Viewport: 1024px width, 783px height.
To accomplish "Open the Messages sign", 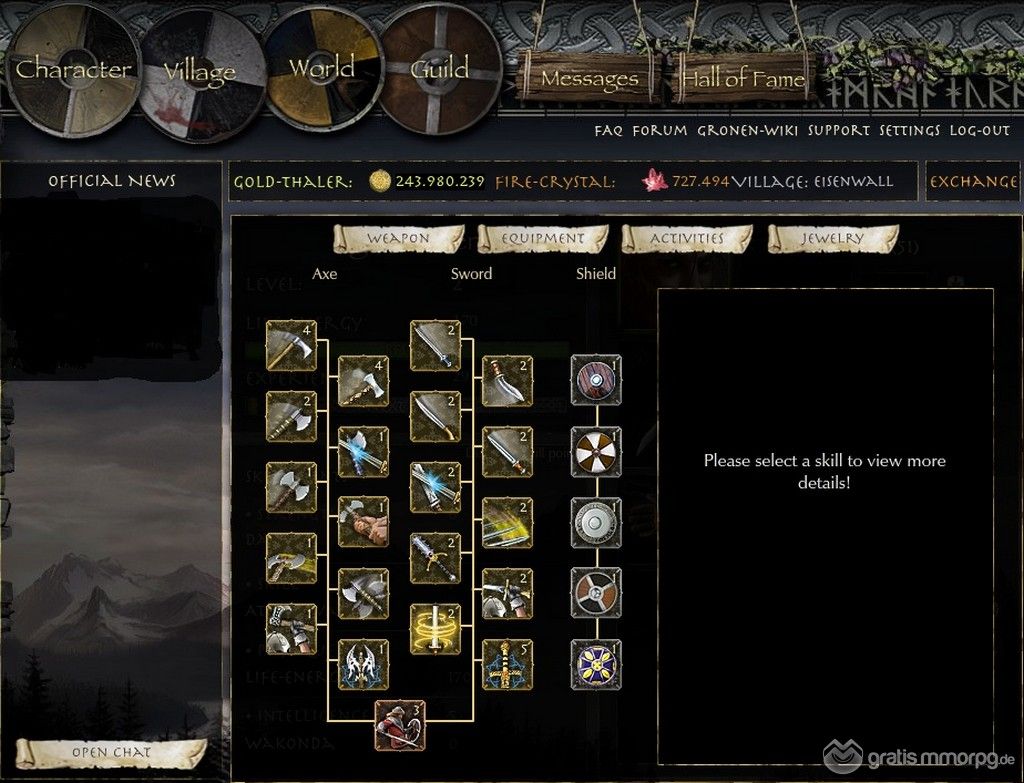I will [589, 77].
